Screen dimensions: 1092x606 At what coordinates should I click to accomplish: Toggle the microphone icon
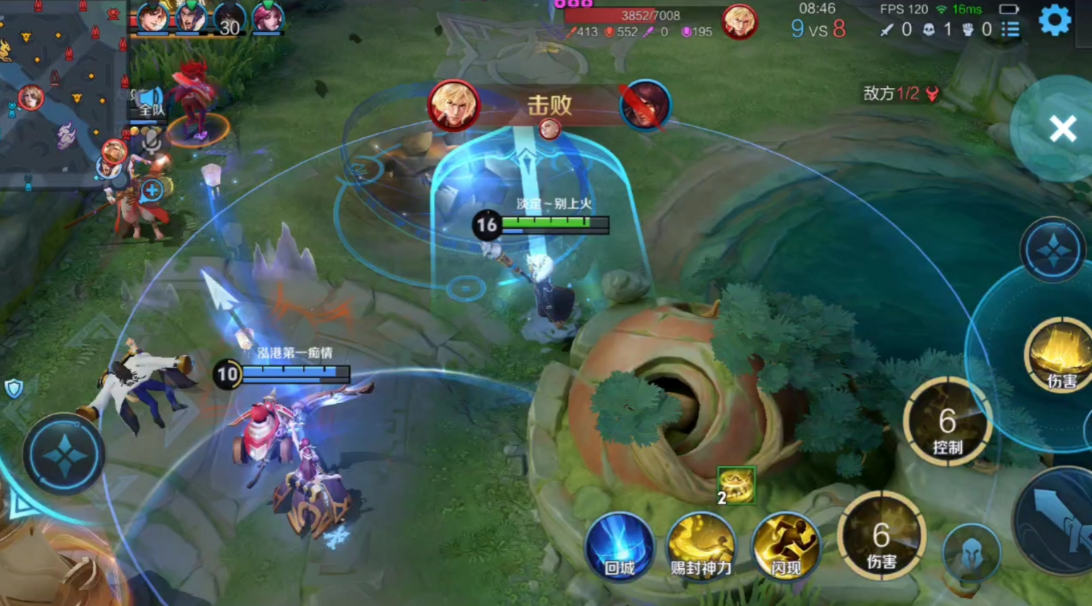pos(151,141)
